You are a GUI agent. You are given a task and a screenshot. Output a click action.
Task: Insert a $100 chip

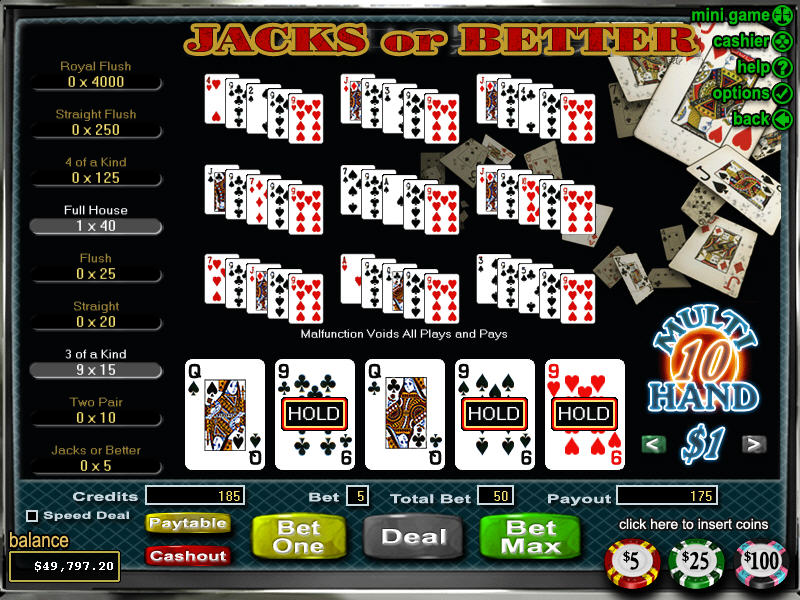761,561
